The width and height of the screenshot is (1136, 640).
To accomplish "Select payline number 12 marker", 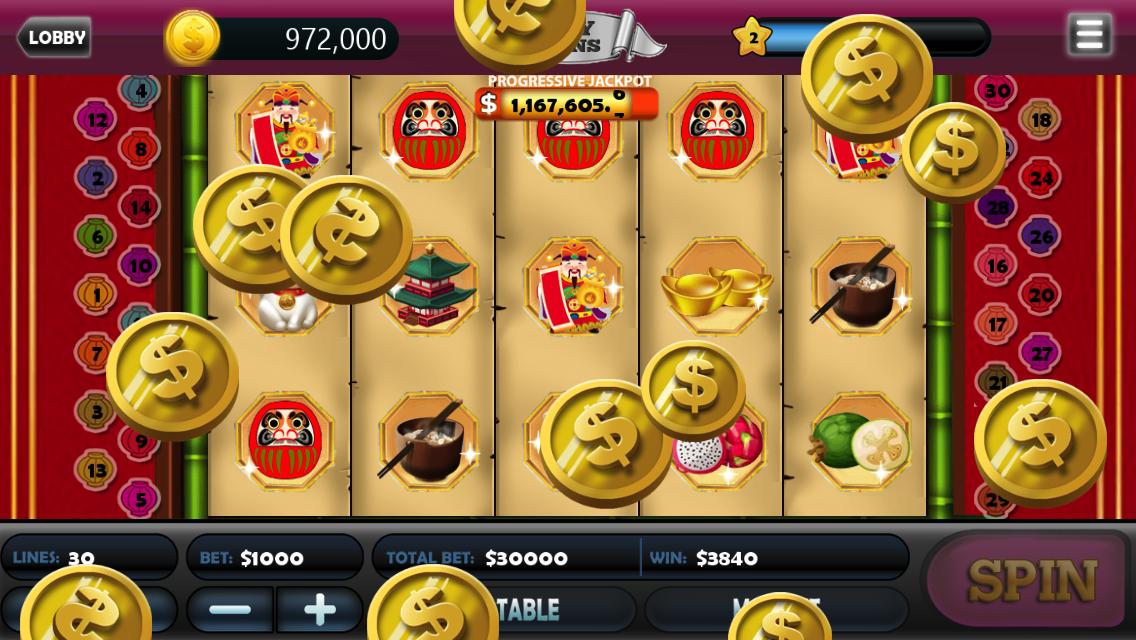I will coord(97,121).
